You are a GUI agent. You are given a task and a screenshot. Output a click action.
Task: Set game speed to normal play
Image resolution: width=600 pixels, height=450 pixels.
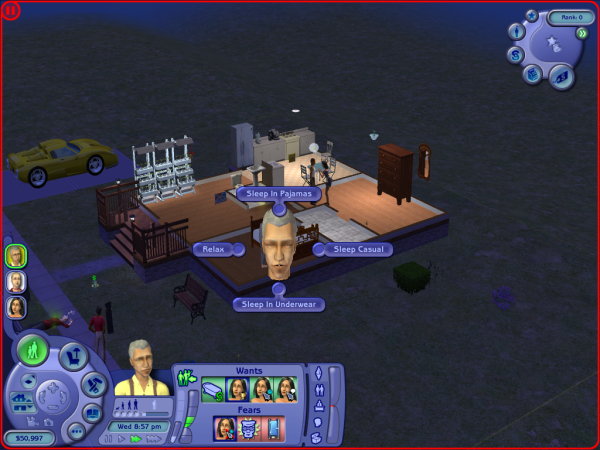point(123,437)
